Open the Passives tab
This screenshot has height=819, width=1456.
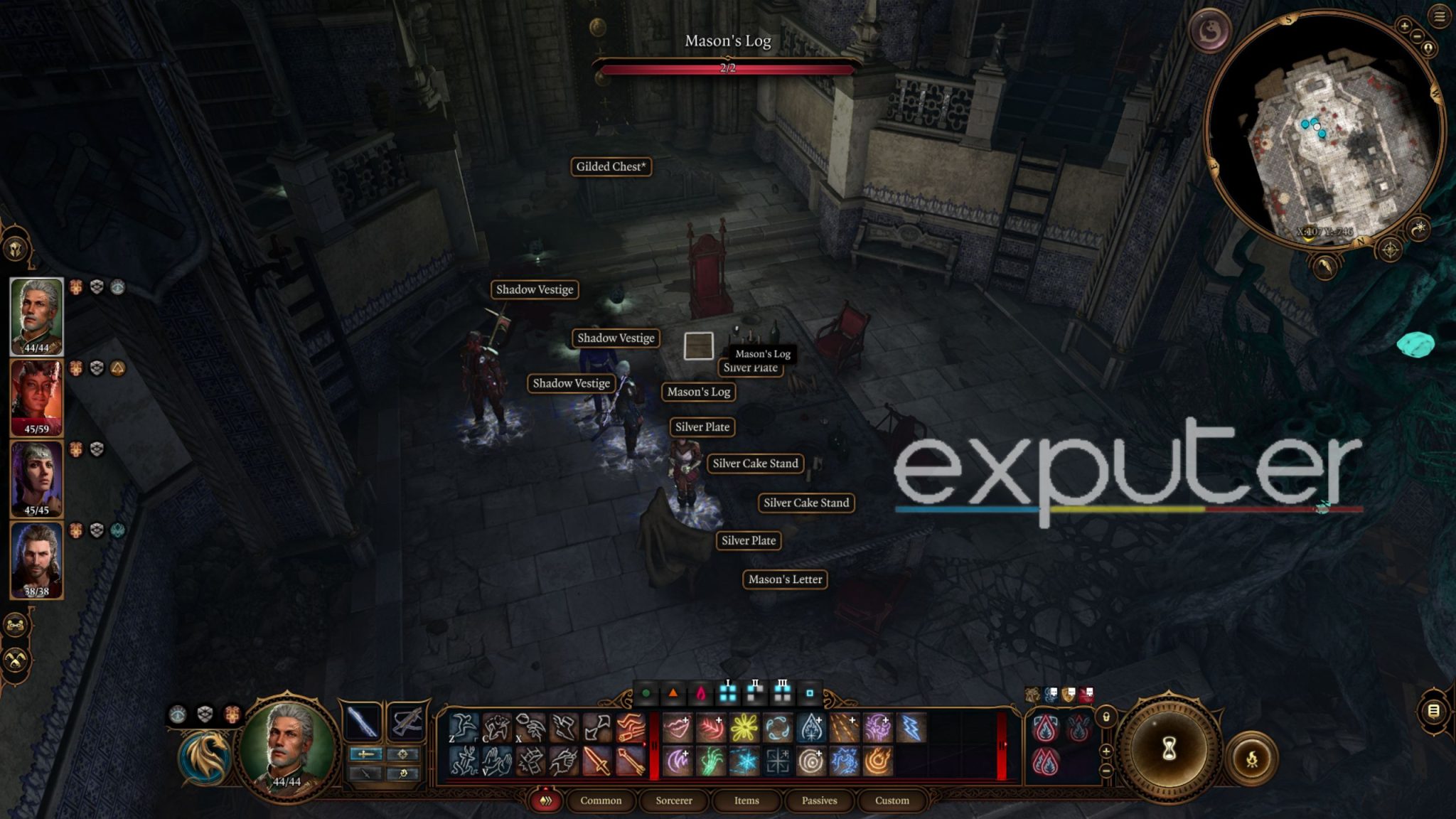(x=819, y=801)
